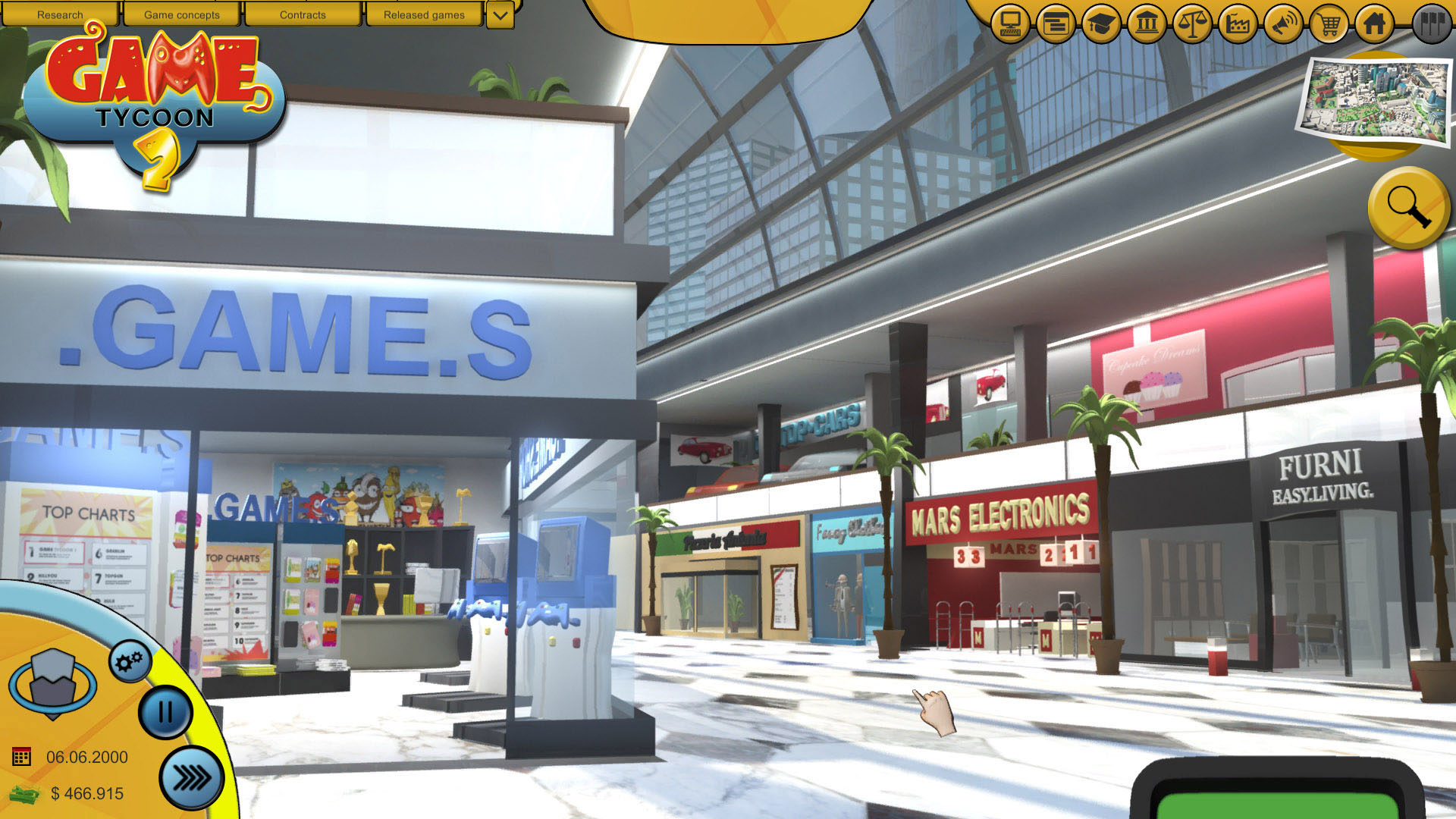Open the Released games overview

coord(422,14)
